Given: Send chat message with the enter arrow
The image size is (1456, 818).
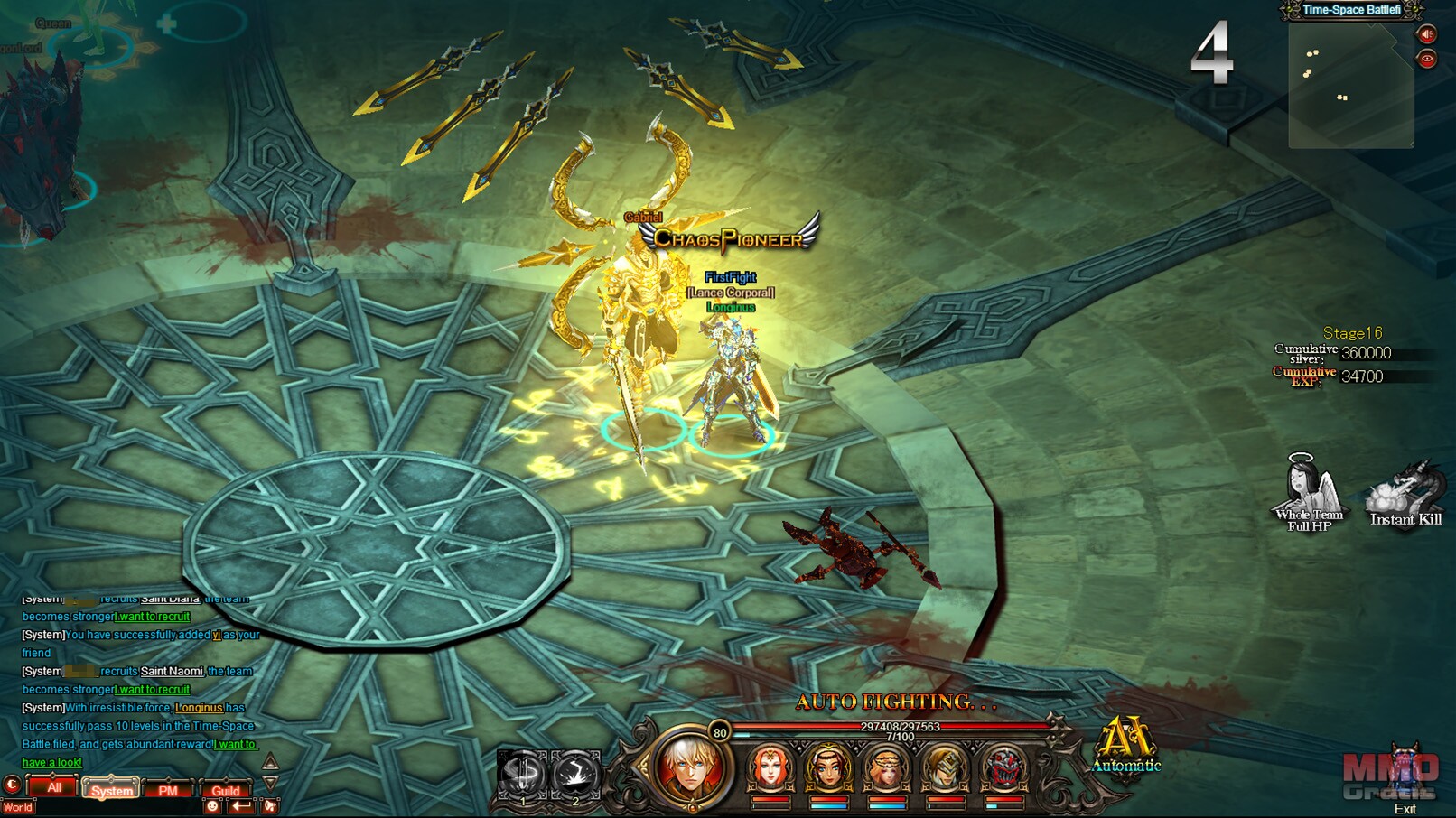Looking at the screenshot, I should 240,806.
